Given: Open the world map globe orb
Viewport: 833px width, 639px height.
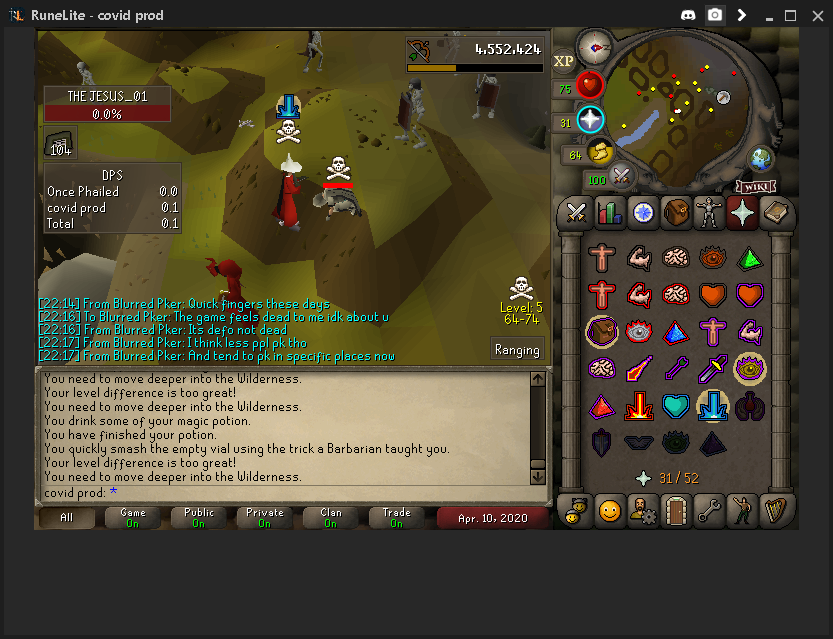Looking at the screenshot, I should tap(762, 159).
